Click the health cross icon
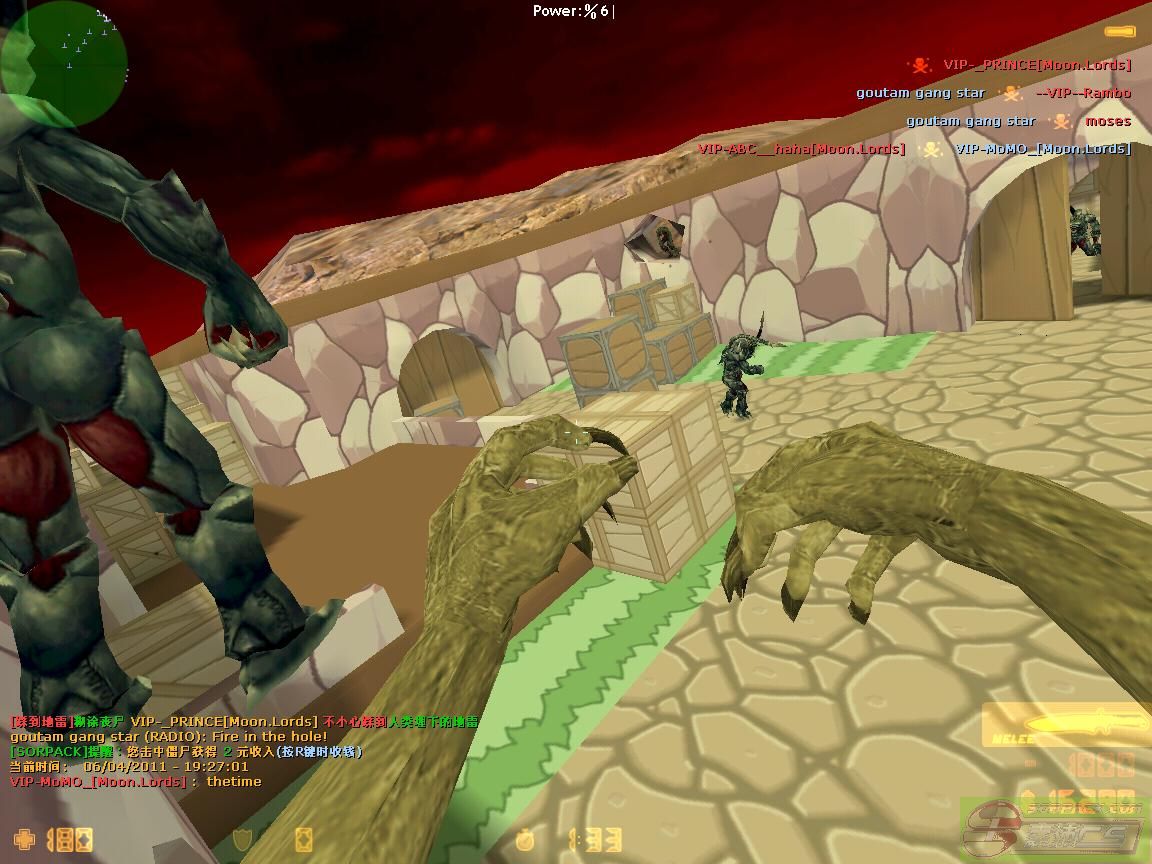1152x864 pixels. tap(23, 839)
